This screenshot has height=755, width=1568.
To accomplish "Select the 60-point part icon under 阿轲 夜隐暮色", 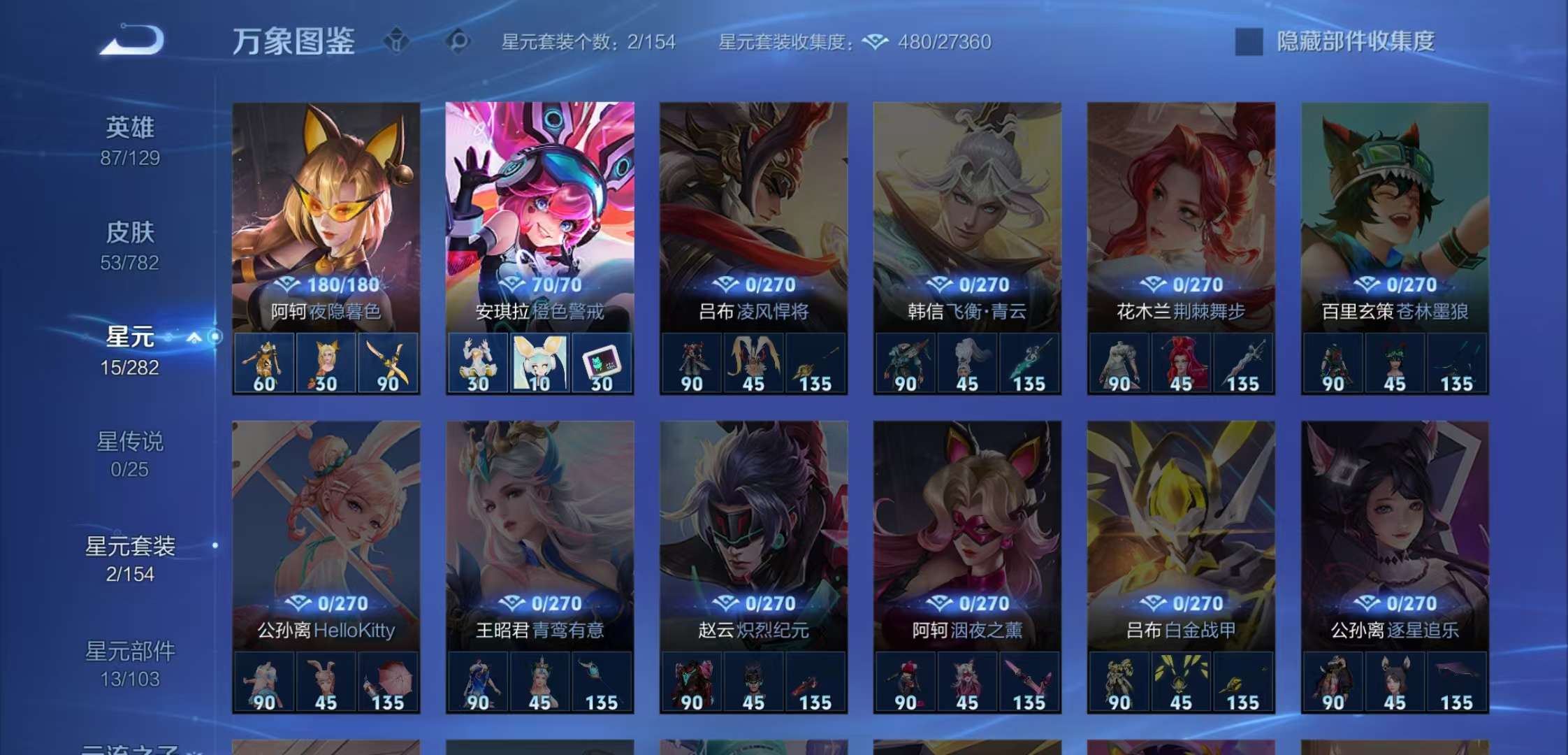I will tap(265, 362).
